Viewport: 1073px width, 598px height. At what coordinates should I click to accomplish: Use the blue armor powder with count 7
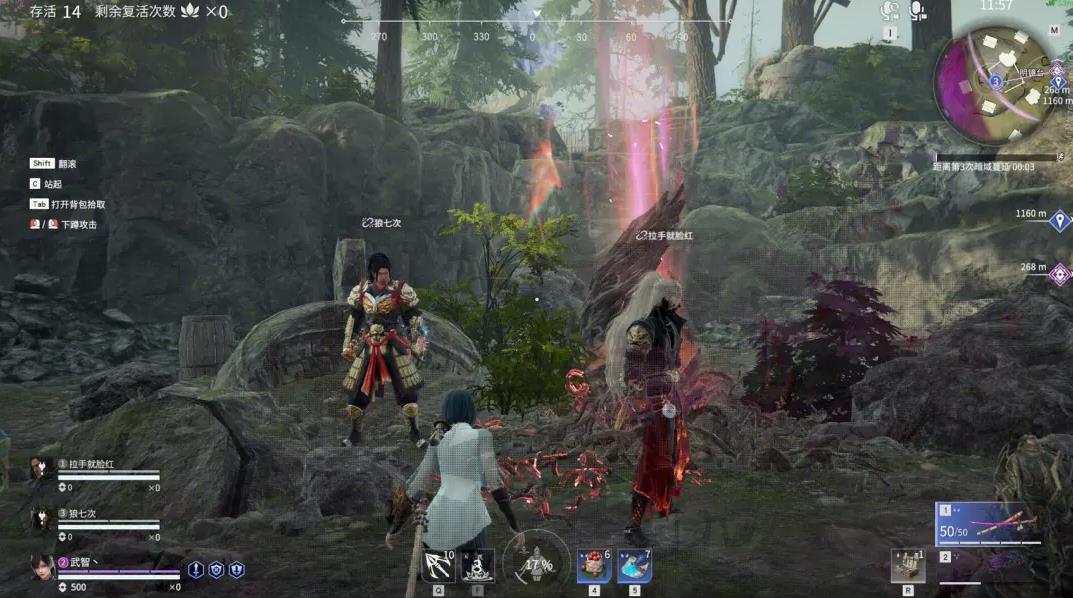[634, 566]
